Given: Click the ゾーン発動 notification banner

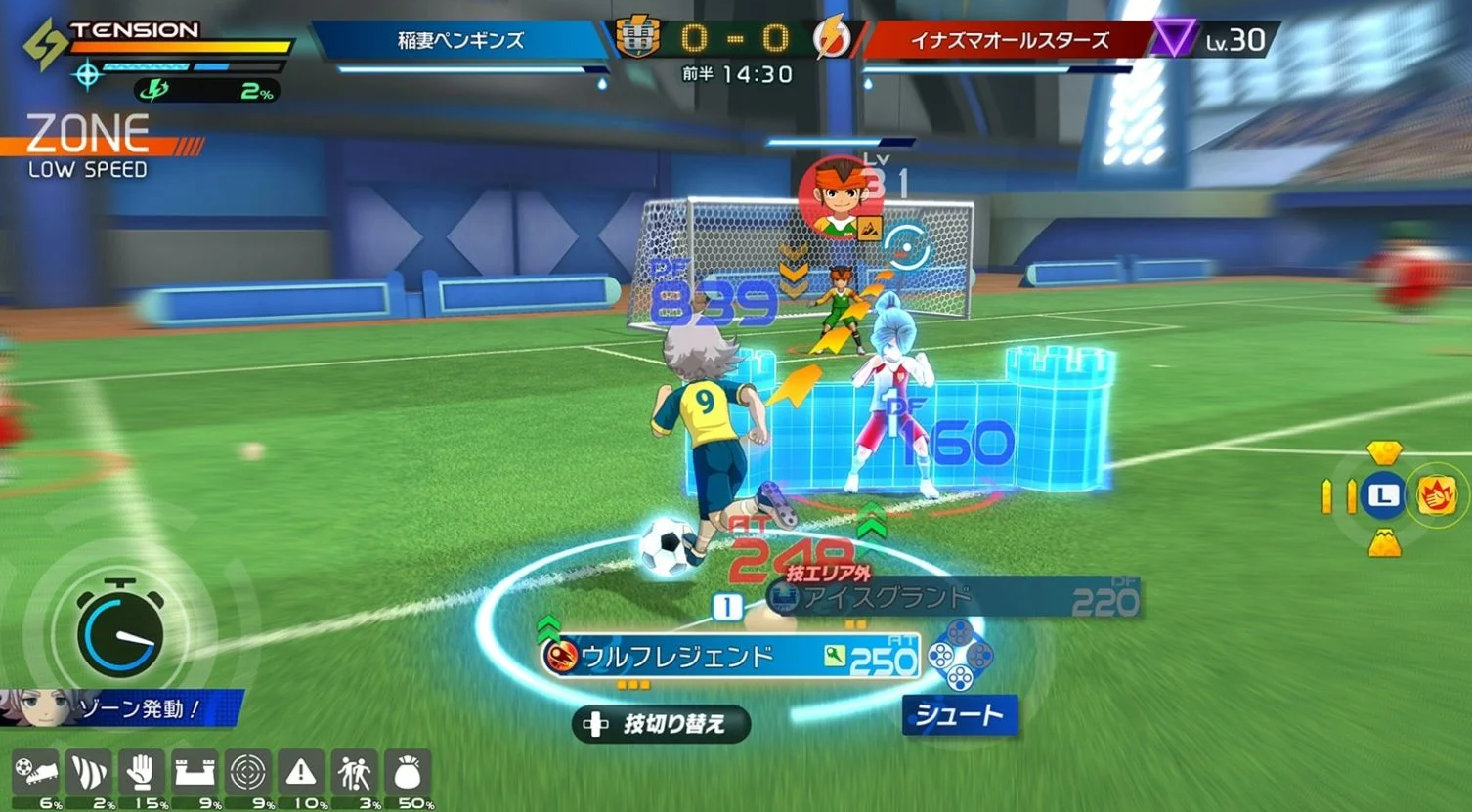Looking at the screenshot, I should click(122, 708).
